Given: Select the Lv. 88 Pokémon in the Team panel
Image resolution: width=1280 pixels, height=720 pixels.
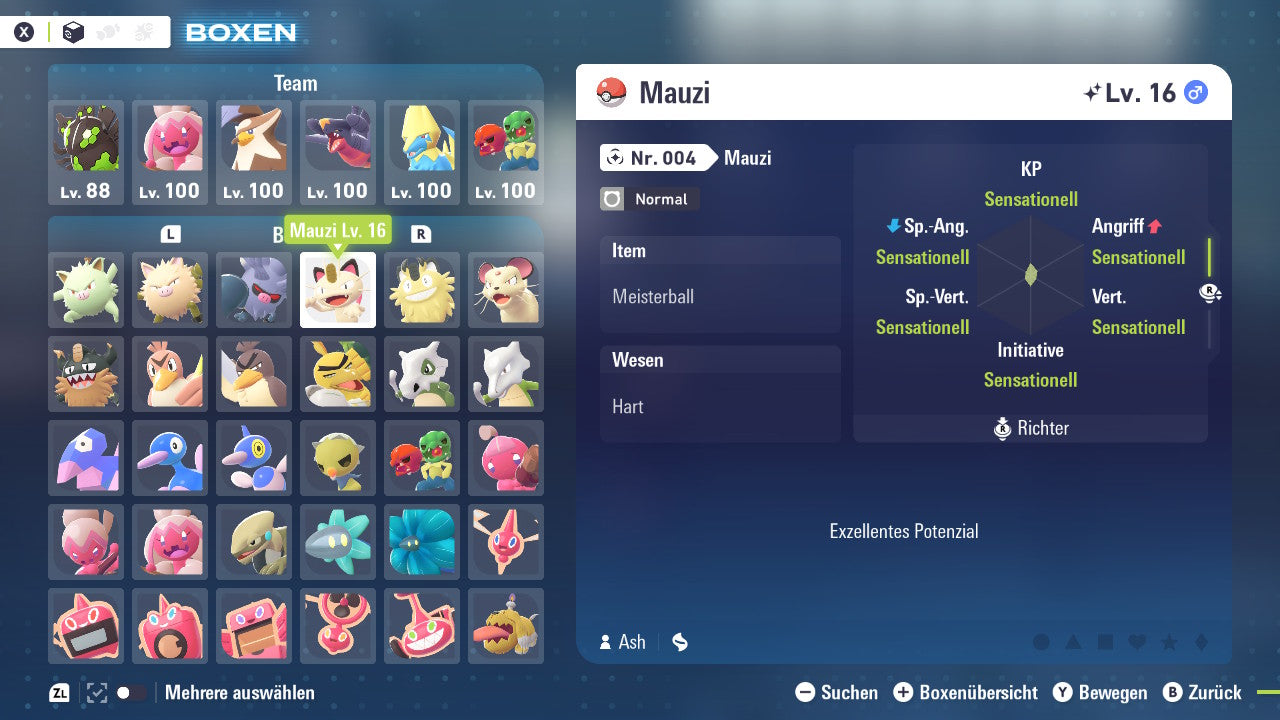Looking at the screenshot, I should tap(85, 152).
